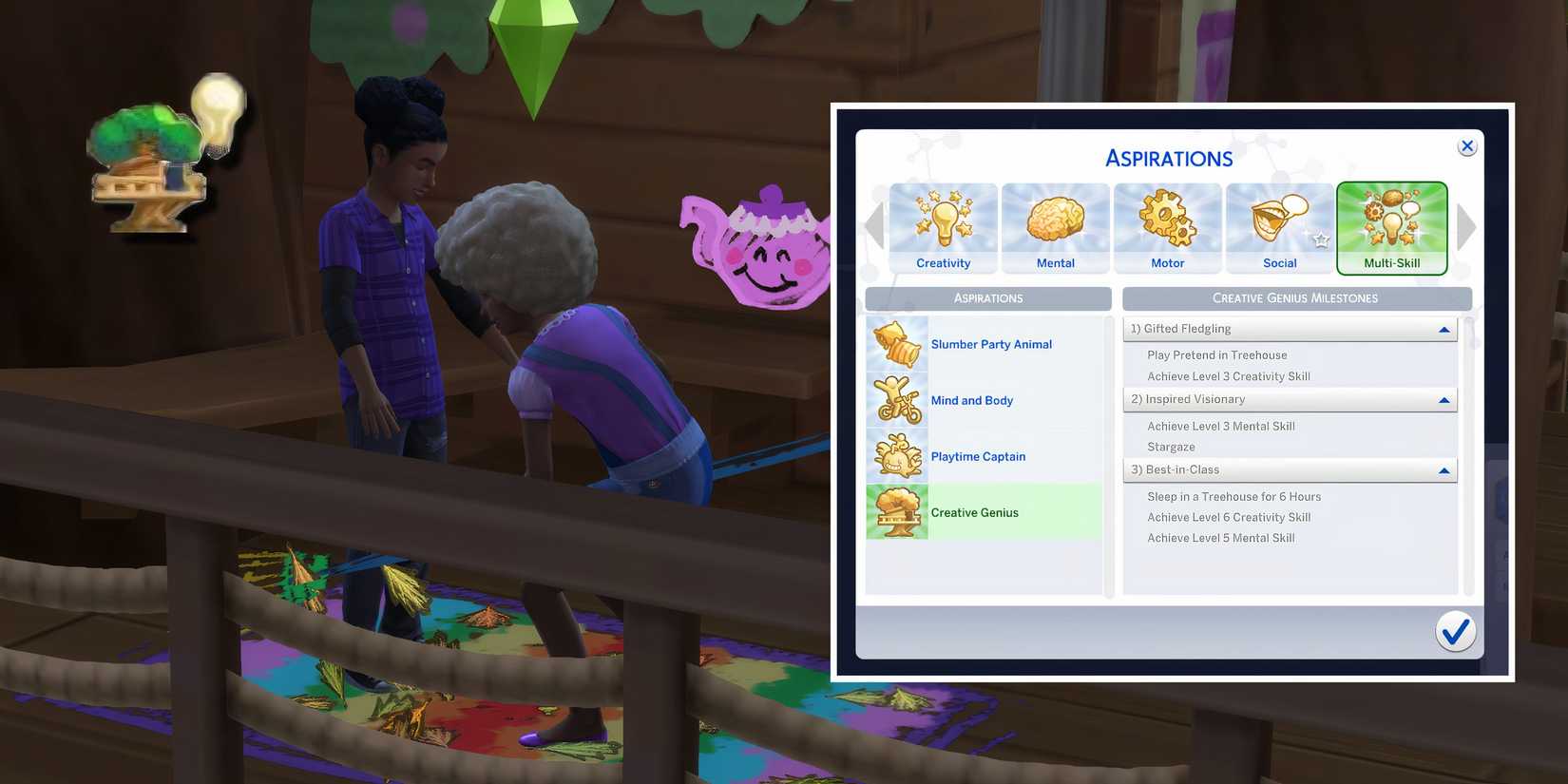The height and width of the screenshot is (784, 1568).
Task: Select the Mind and Body aspiration
Action: [x=971, y=400]
